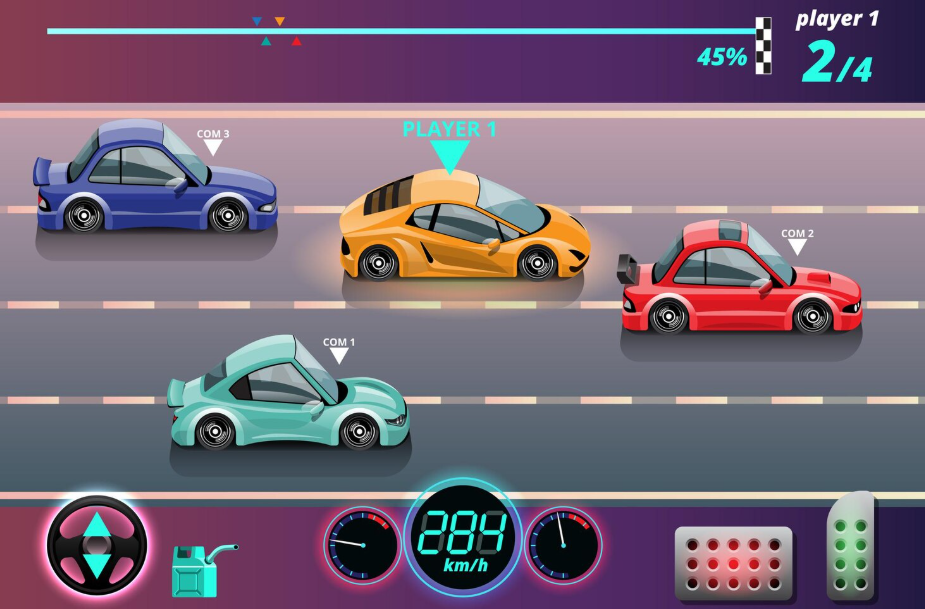925x609 pixels.
Task: Hit the wide brake pedal with red lights
Action: click(x=733, y=563)
